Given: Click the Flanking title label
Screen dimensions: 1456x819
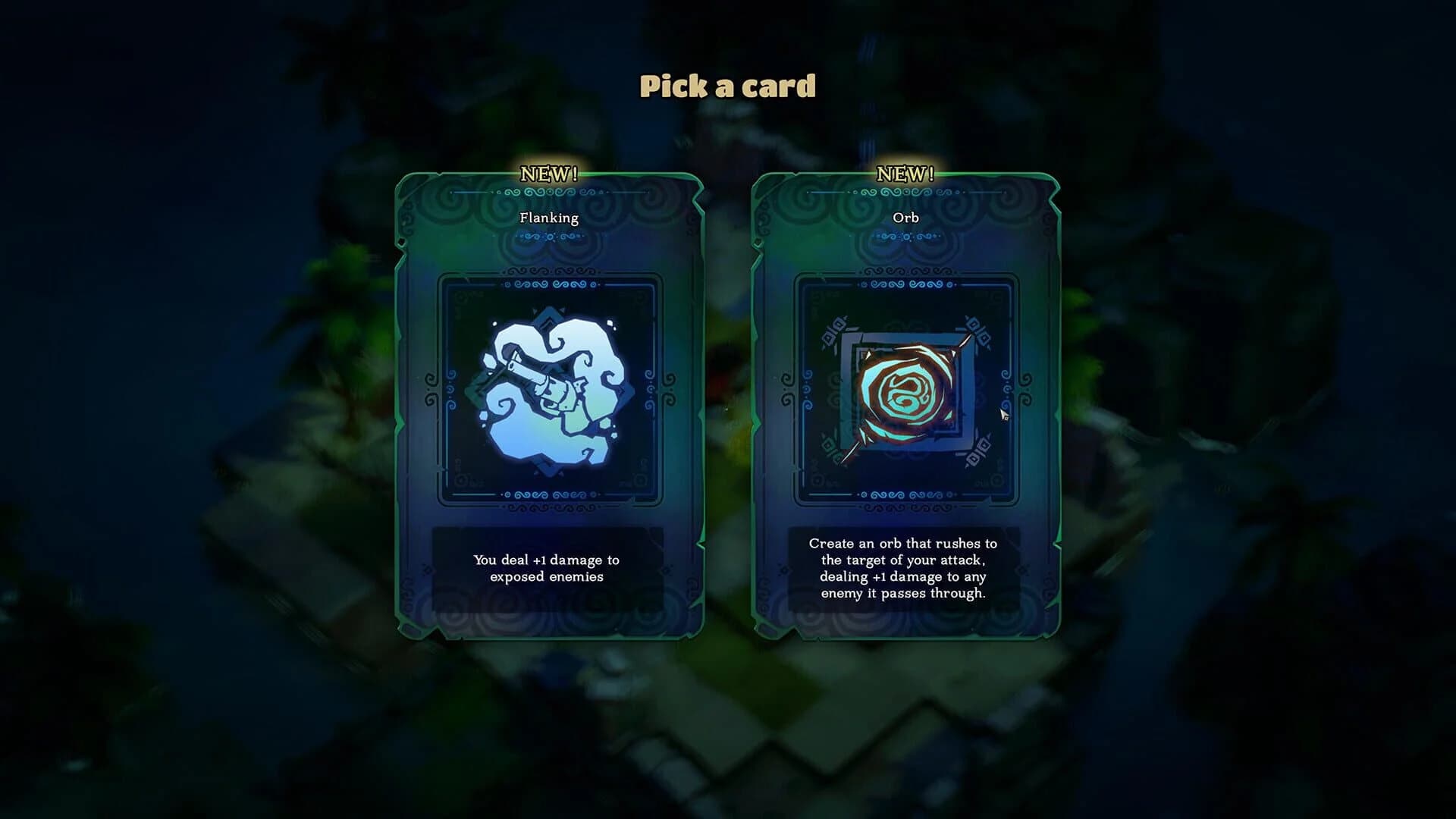Looking at the screenshot, I should [548, 218].
